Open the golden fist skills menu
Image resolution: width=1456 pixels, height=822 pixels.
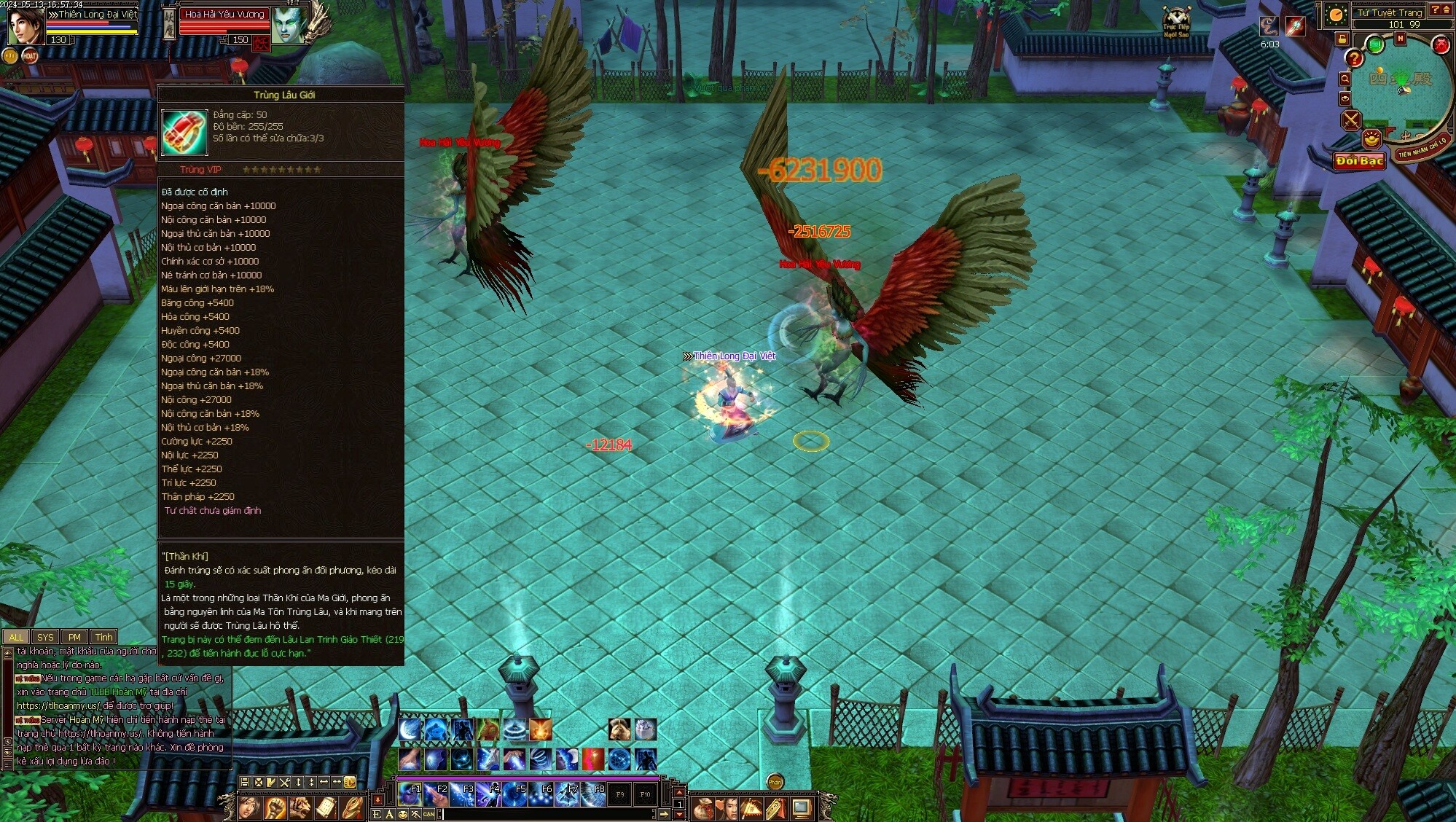pyautogui.click(x=275, y=807)
